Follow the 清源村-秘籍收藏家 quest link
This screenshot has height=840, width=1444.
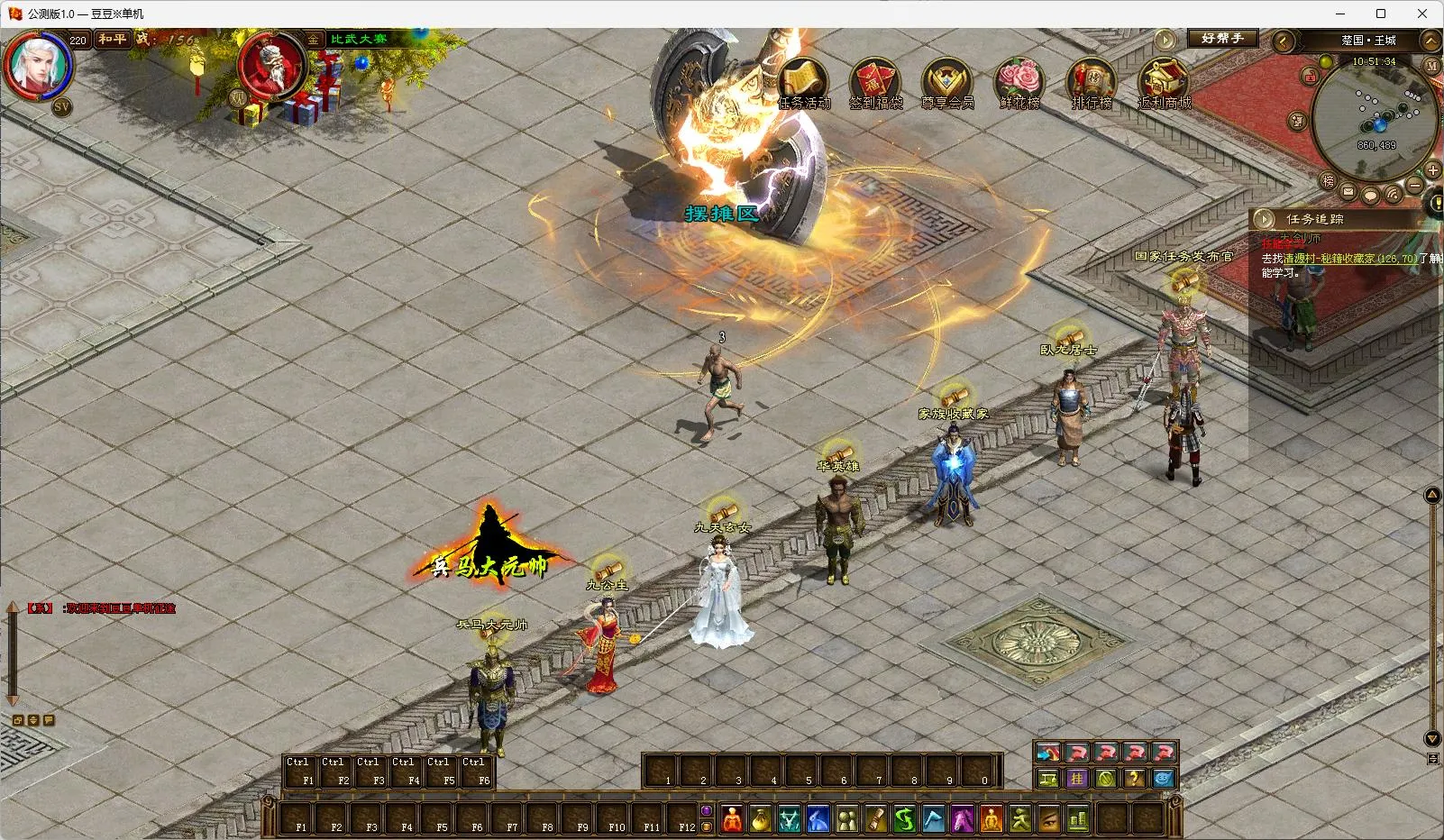coord(1349,259)
